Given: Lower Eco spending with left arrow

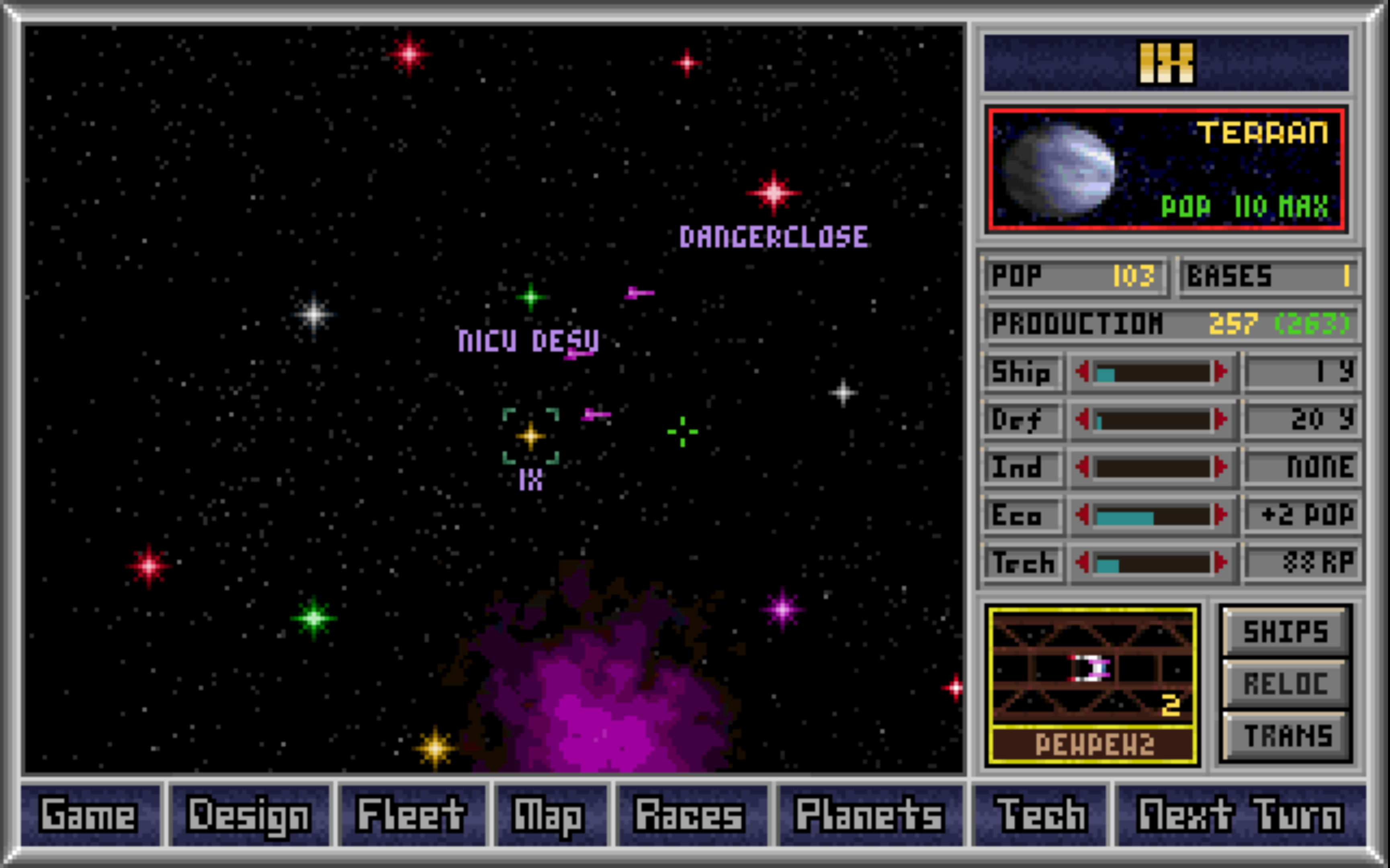Looking at the screenshot, I should click(x=1083, y=515).
